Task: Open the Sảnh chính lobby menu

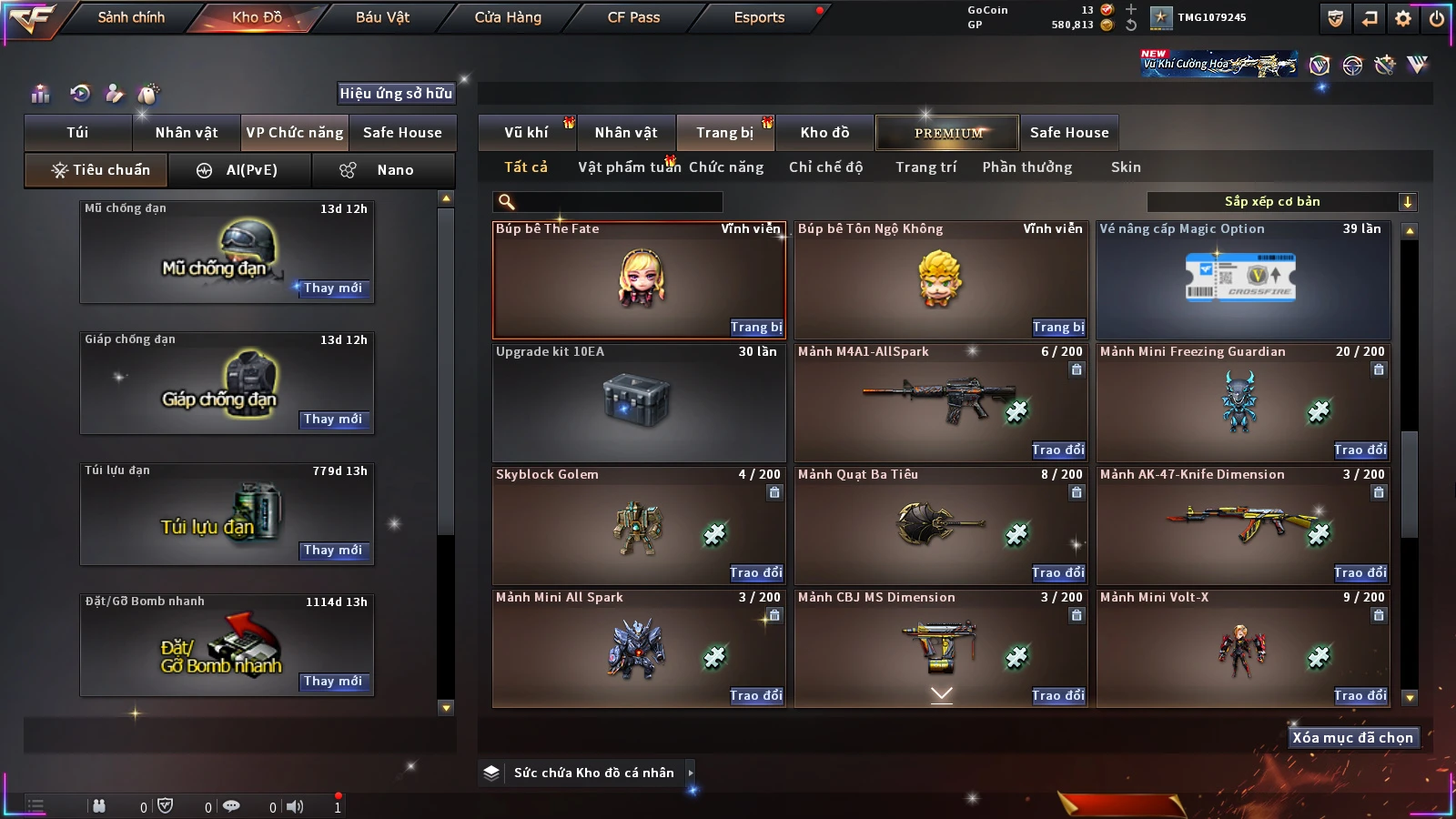Action: [x=131, y=17]
